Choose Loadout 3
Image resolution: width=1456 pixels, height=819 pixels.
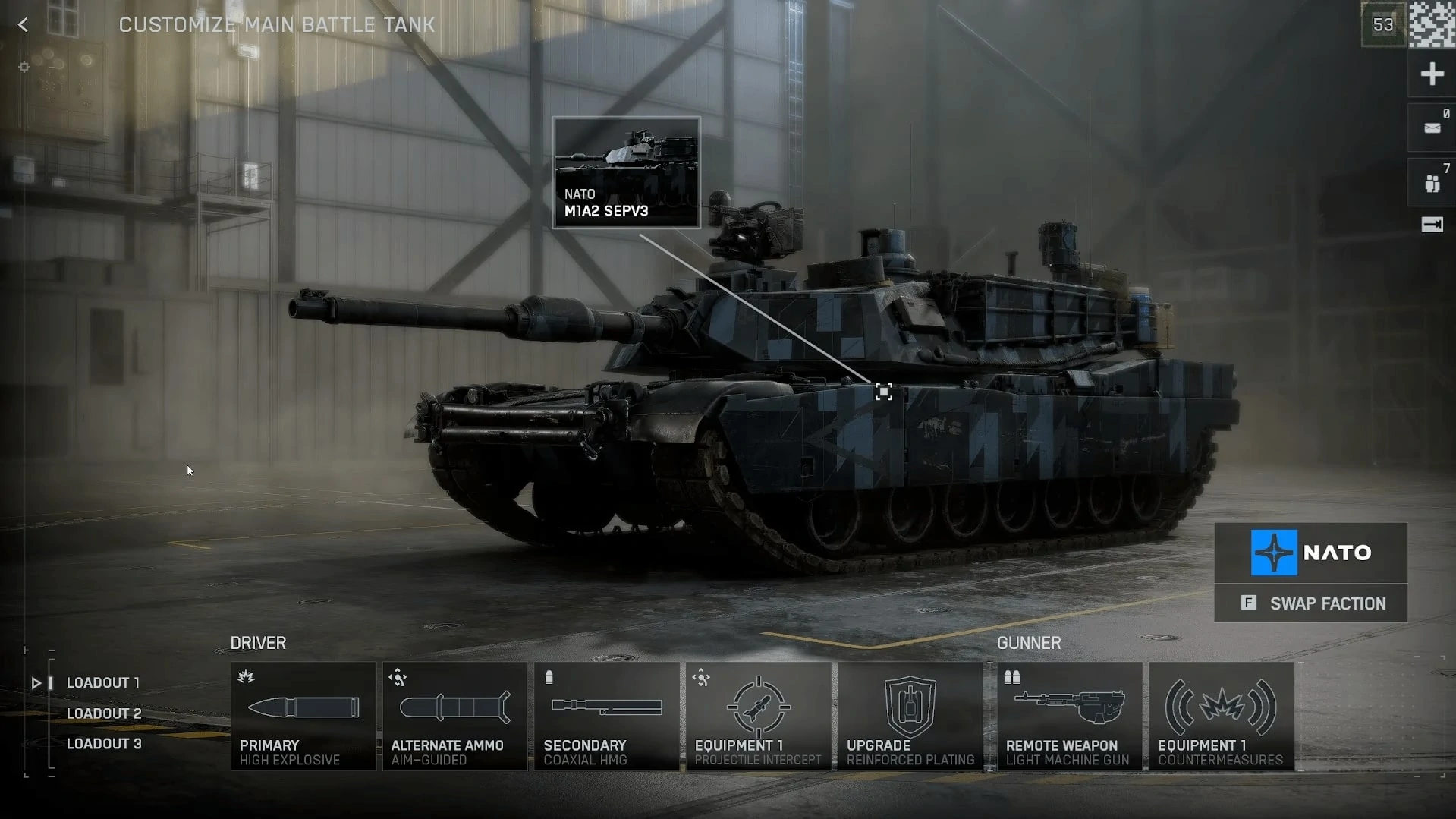[x=103, y=744]
